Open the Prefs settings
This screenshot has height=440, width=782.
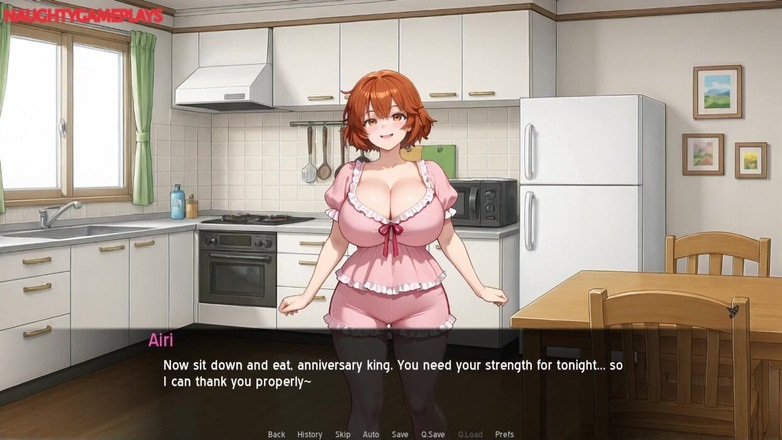[x=505, y=434]
